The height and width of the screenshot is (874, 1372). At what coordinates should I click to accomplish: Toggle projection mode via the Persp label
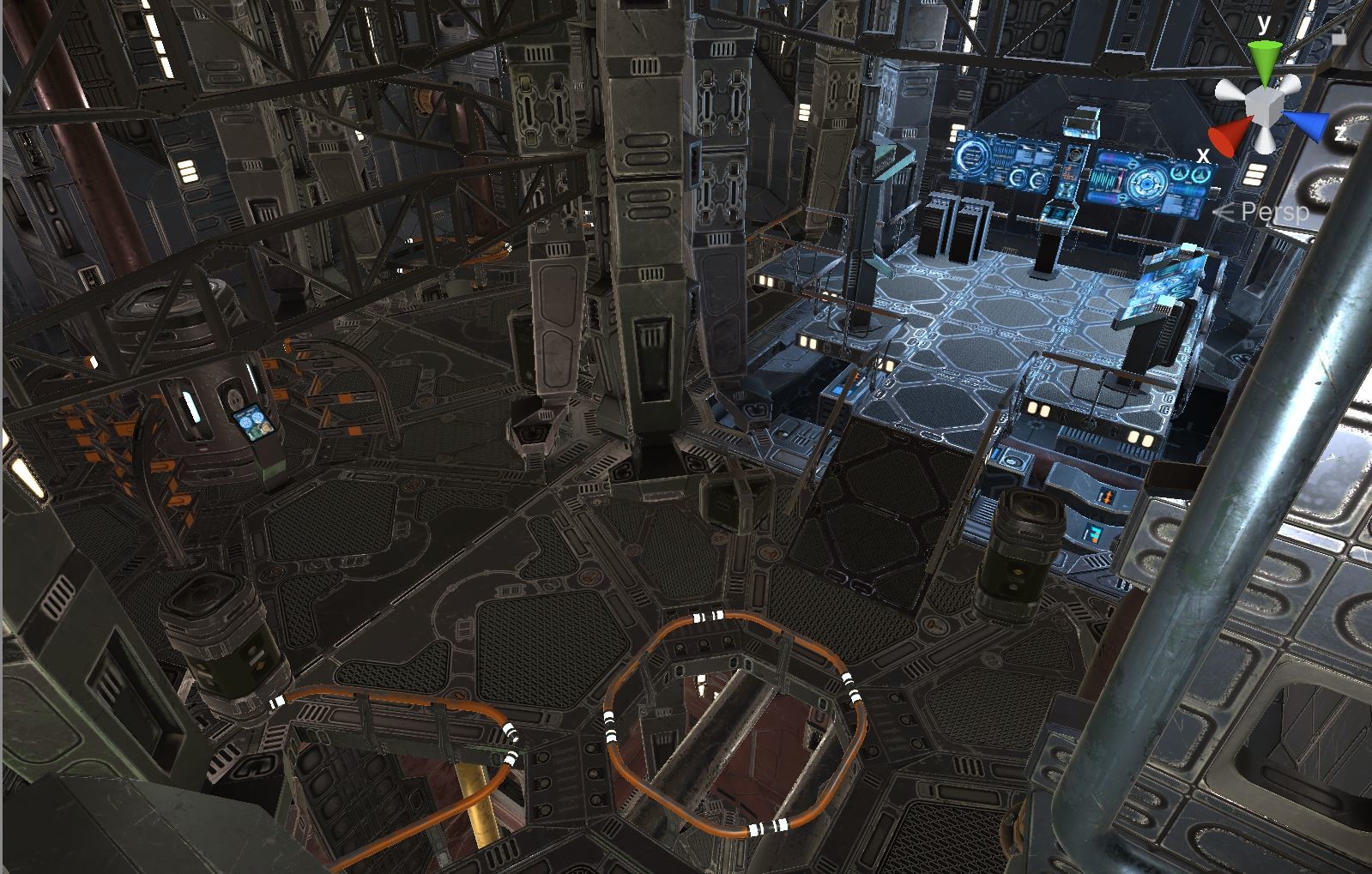click(x=1273, y=211)
